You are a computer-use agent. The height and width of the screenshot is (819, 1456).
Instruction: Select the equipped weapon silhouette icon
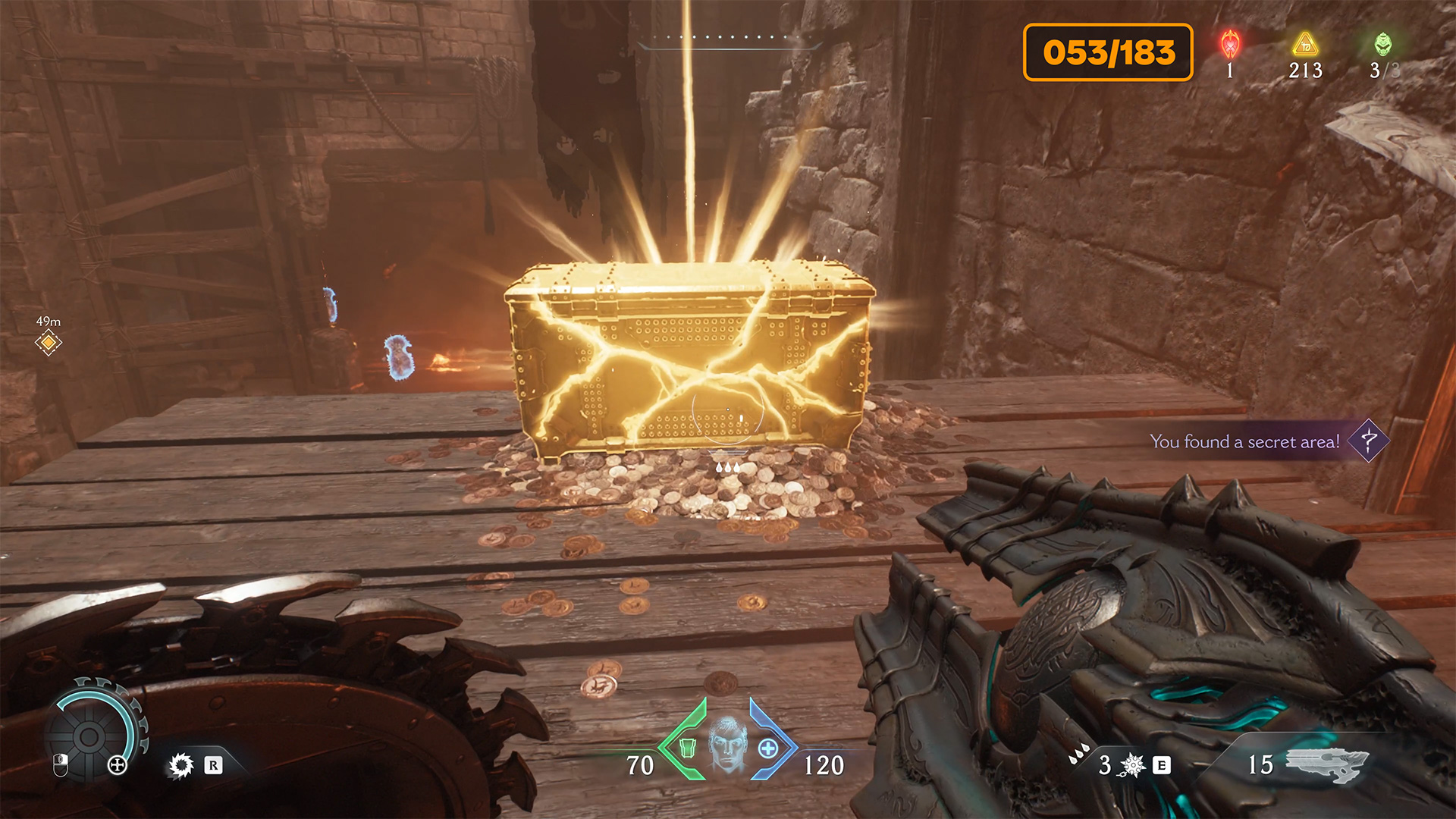1327,764
